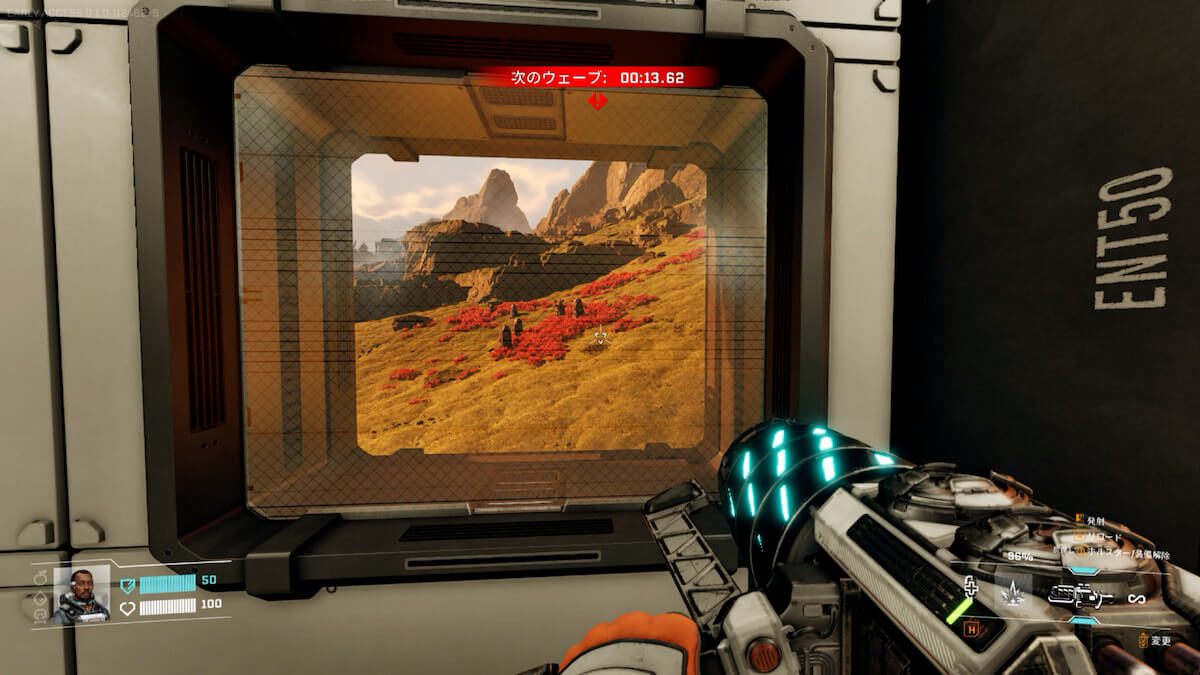Activate the explosion burst ability icon
Viewport: 1200px width, 675px height.
[x=1012, y=595]
